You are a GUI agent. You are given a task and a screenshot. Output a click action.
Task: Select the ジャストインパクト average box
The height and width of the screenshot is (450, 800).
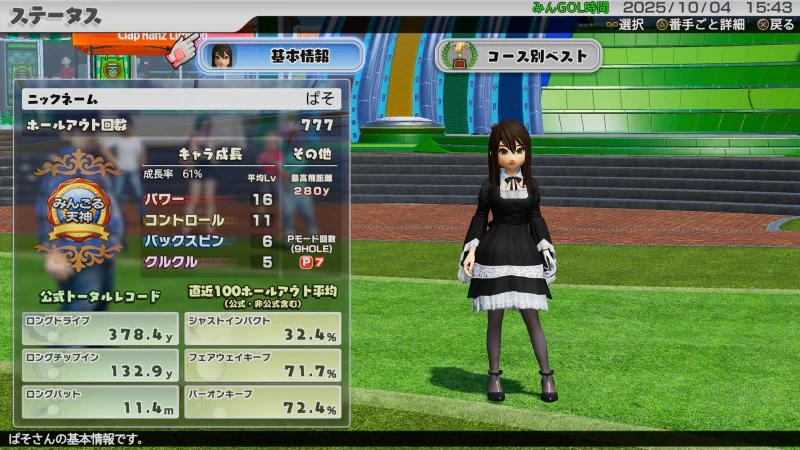263,328
